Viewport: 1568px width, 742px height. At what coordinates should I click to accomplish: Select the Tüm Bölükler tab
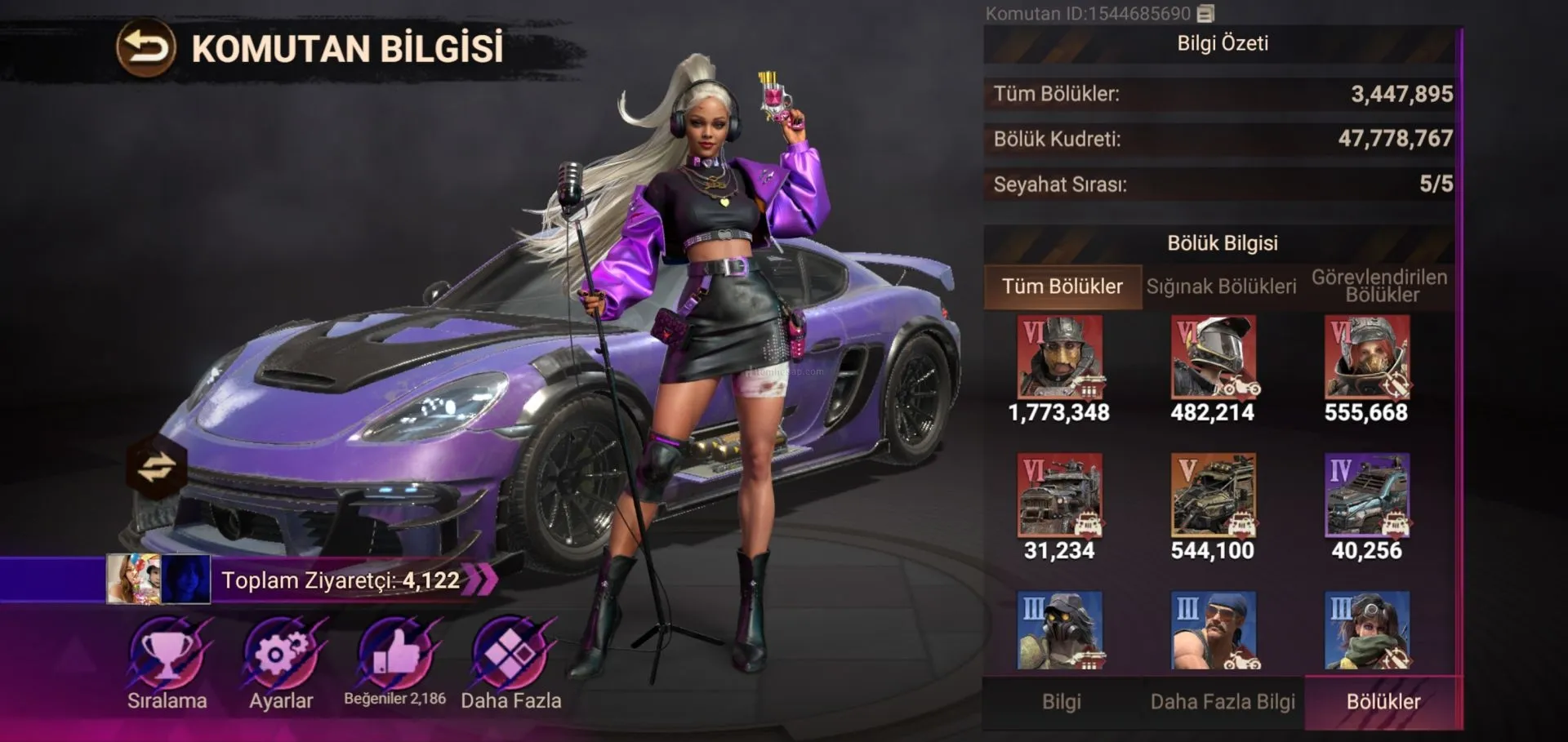click(x=1062, y=287)
